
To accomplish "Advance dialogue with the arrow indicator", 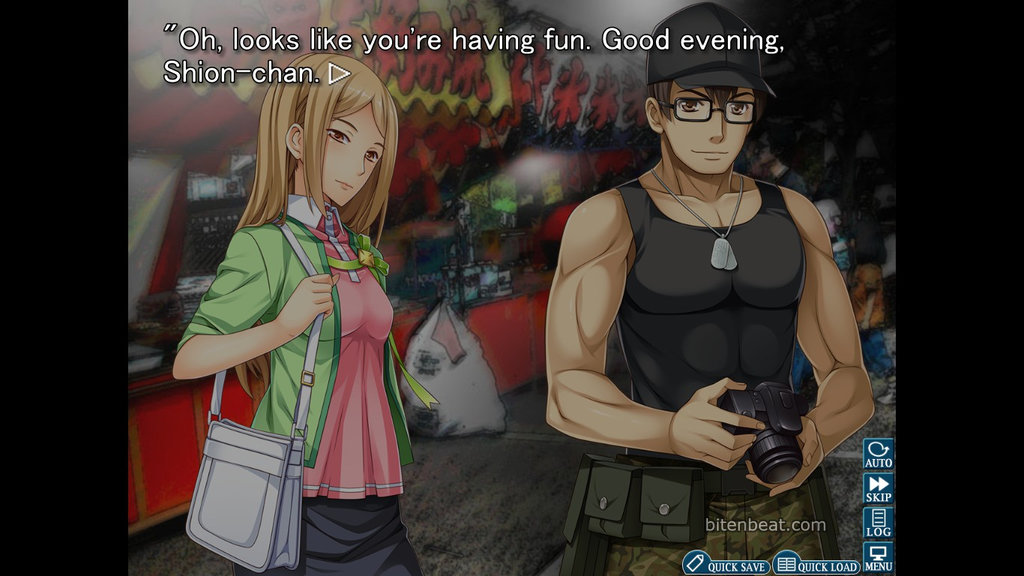I will pyautogui.click(x=339, y=73).
